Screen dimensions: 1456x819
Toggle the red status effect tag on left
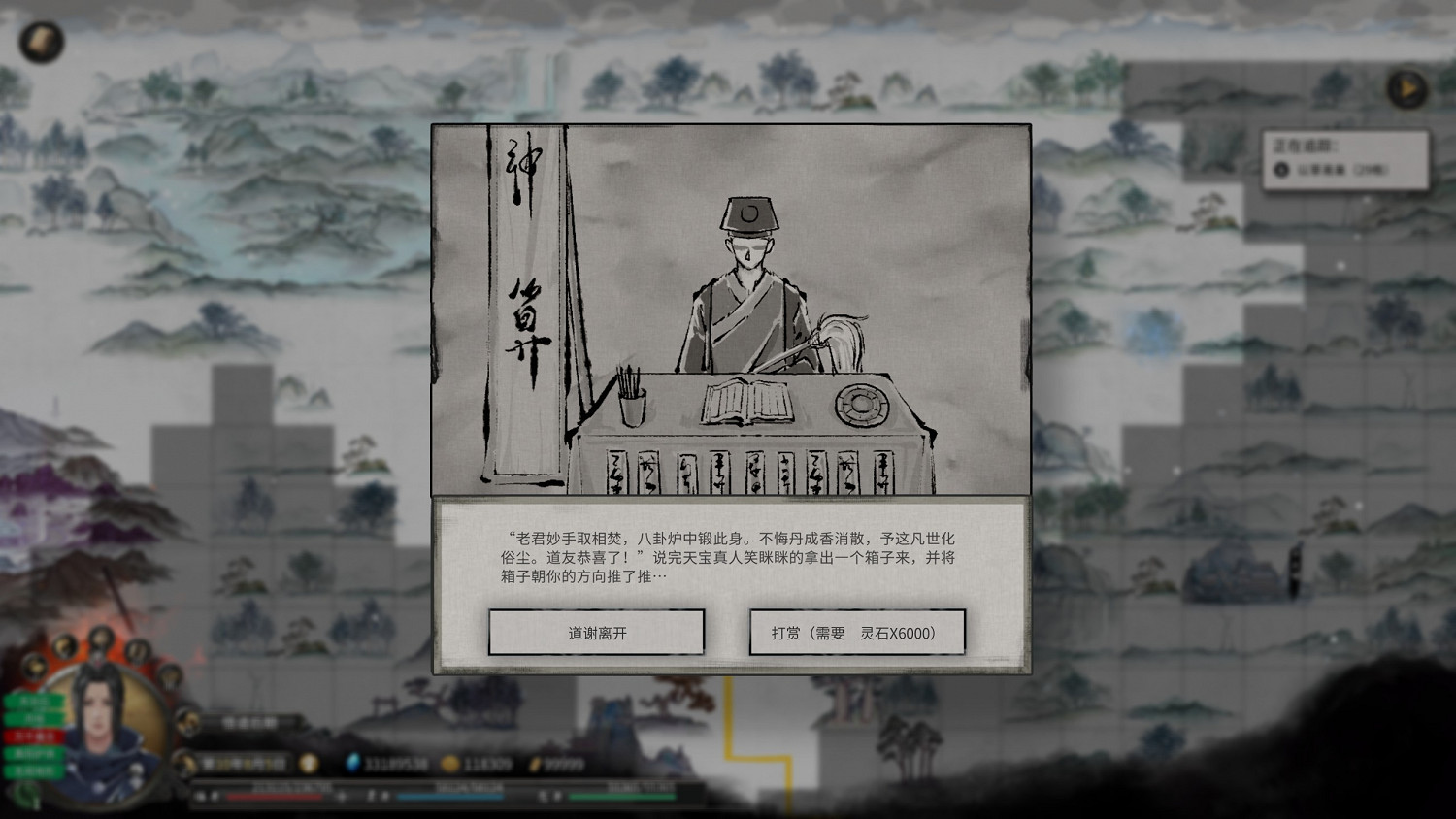pos(34,736)
